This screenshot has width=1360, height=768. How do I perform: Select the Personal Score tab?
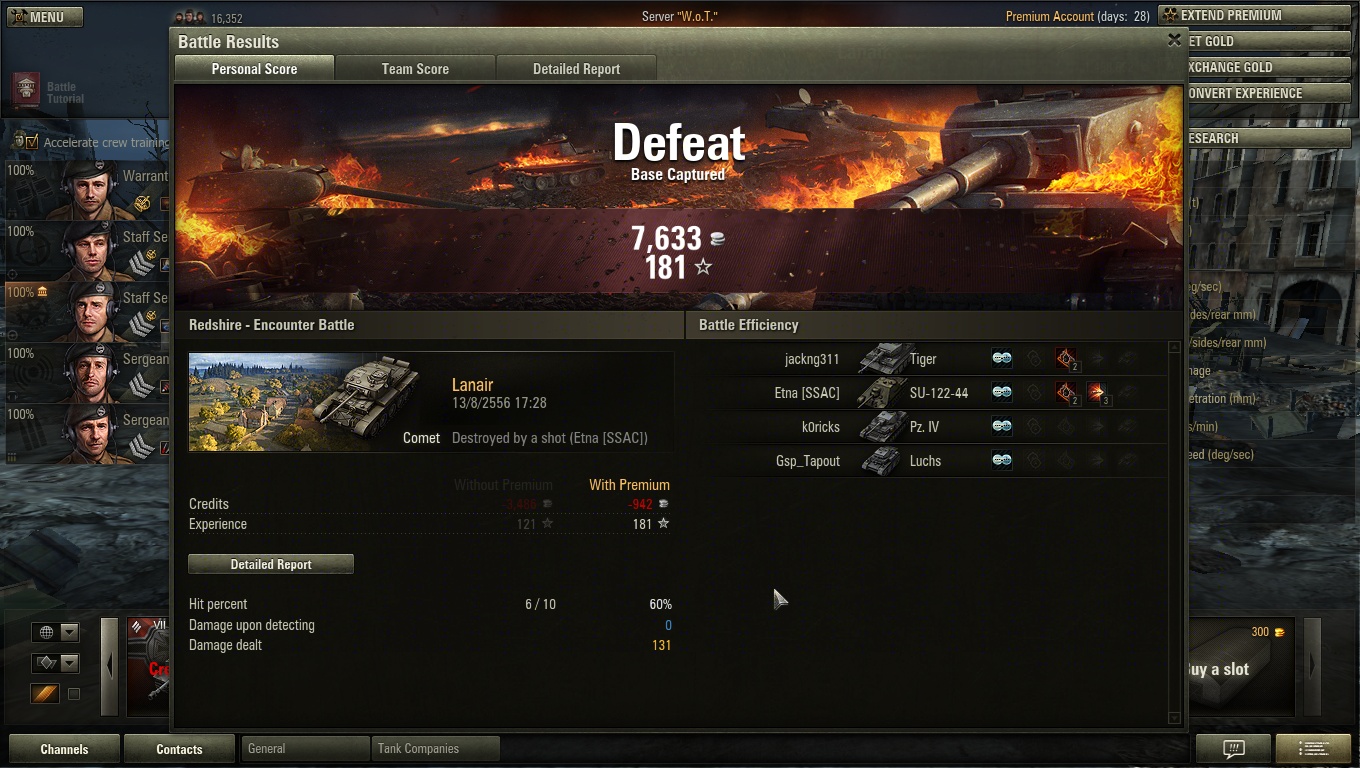[x=254, y=69]
